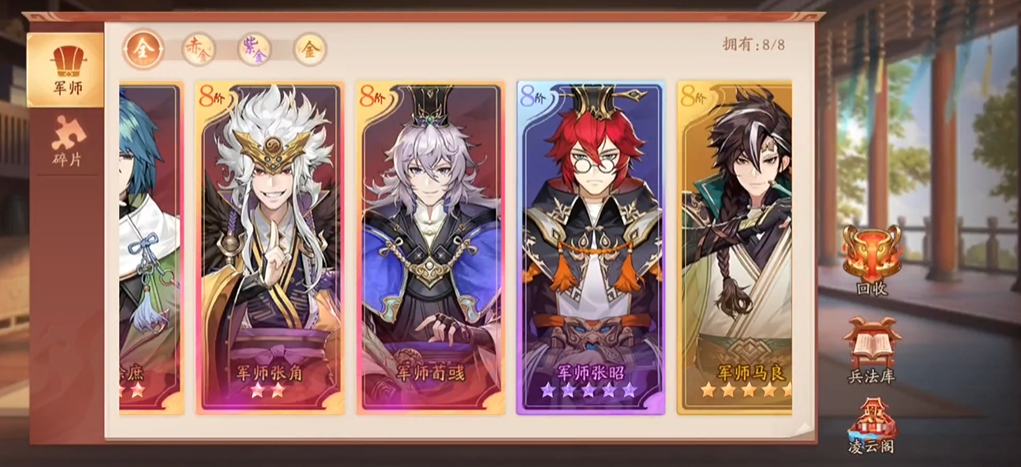Open the 军师马良 strategist card
Image resolution: width=1021 pixels, height=467 pixels.
(734, 247)
